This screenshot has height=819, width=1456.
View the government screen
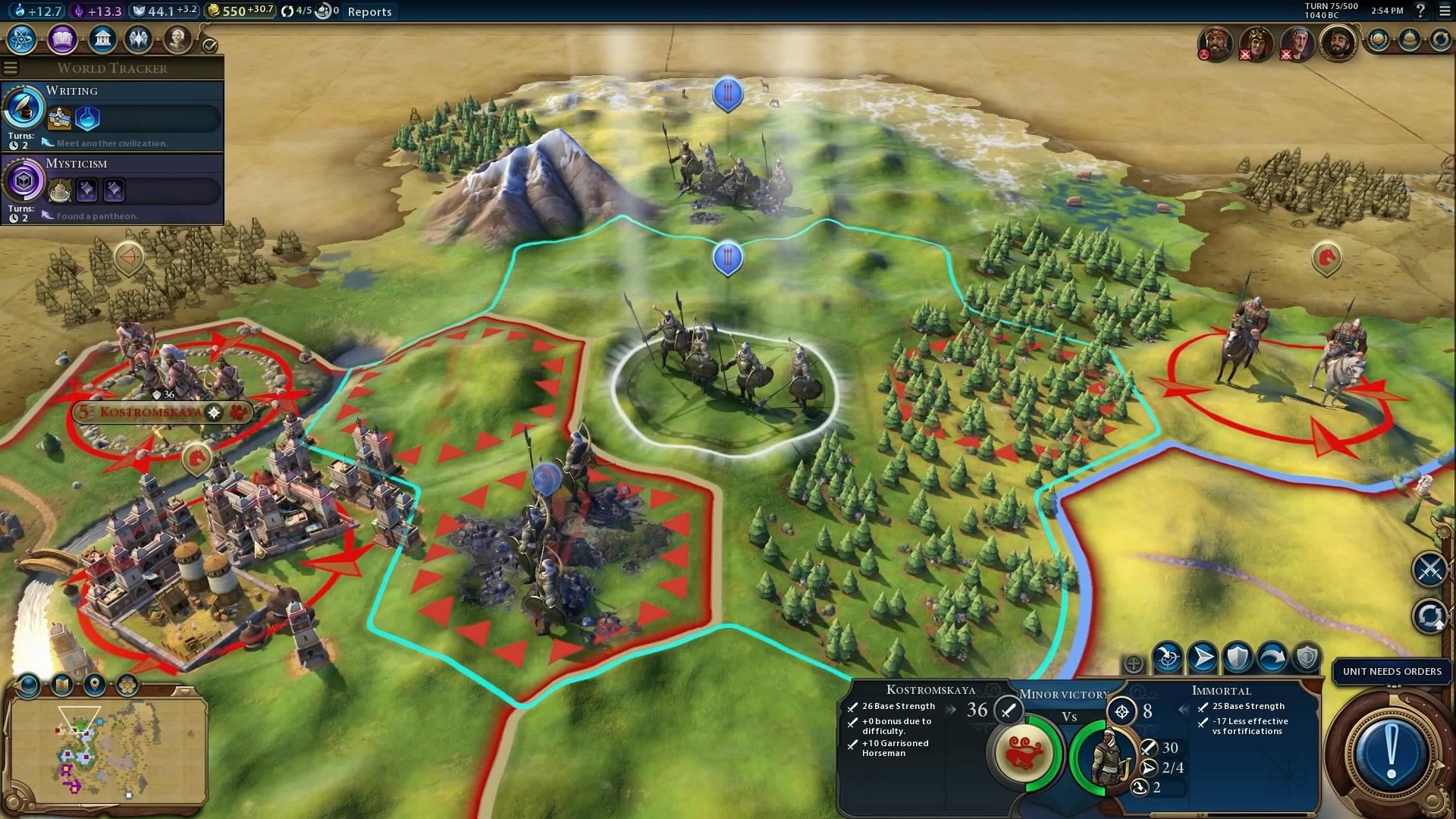tap(102, 39)
